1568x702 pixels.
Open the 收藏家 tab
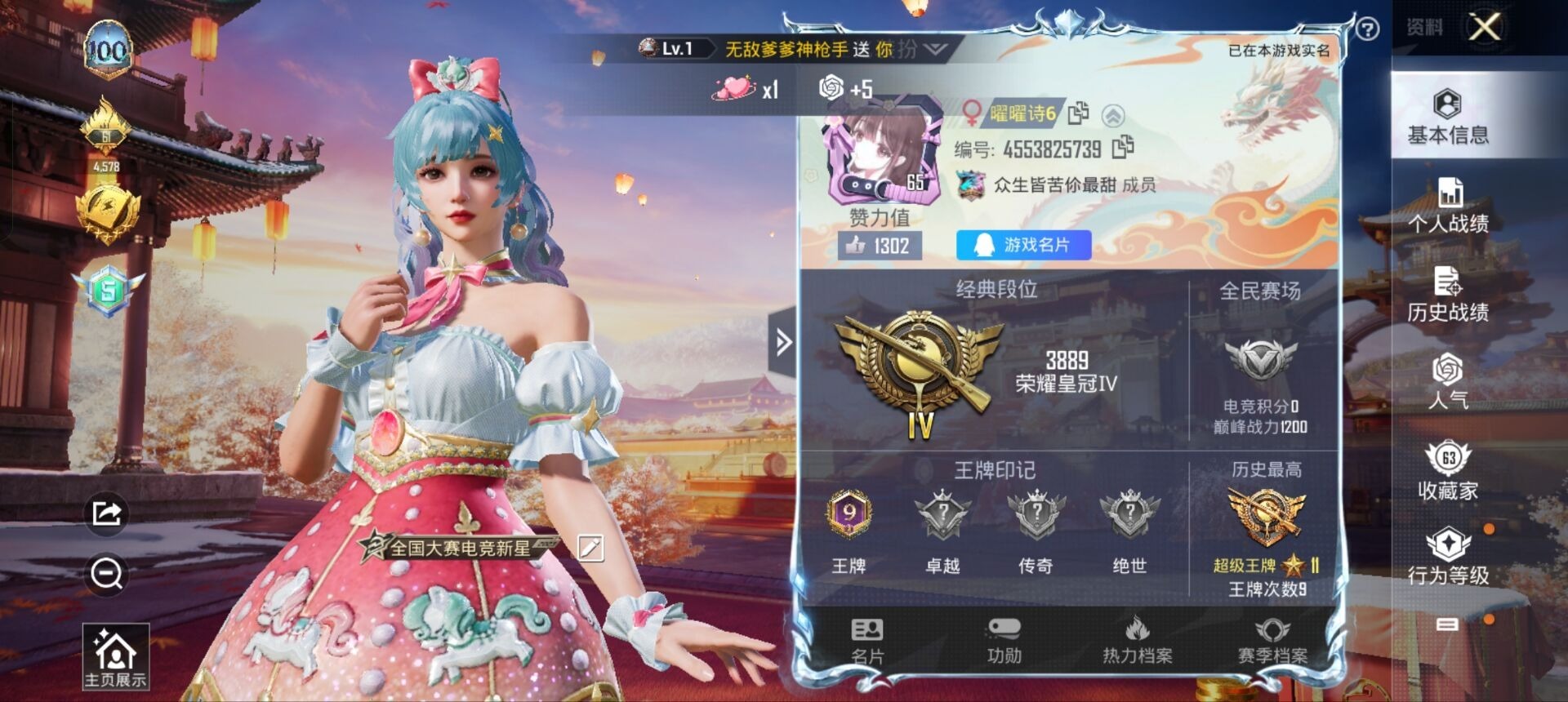point(1448,470)
